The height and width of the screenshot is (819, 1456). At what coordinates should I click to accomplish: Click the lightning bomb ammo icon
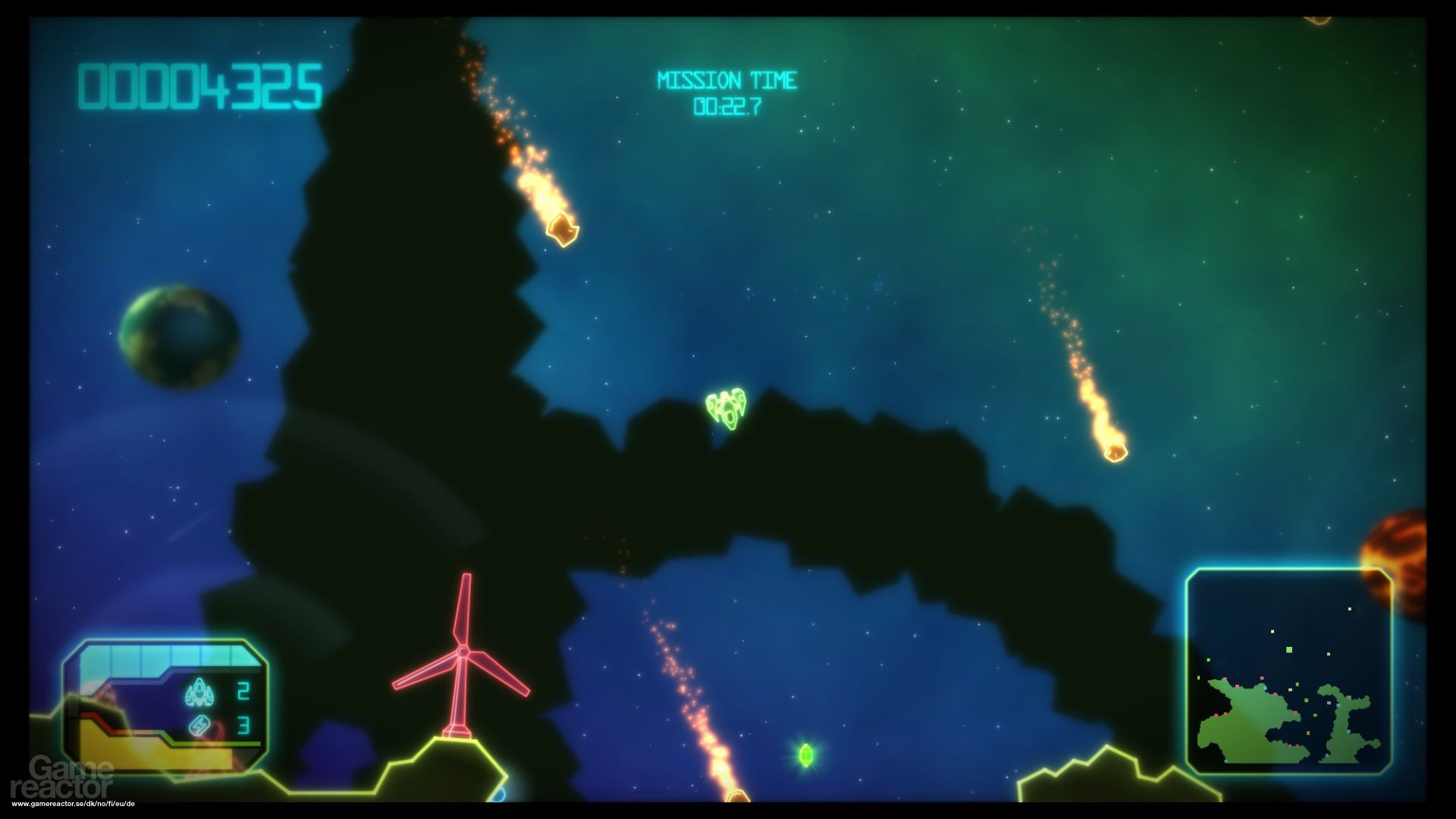199,724
